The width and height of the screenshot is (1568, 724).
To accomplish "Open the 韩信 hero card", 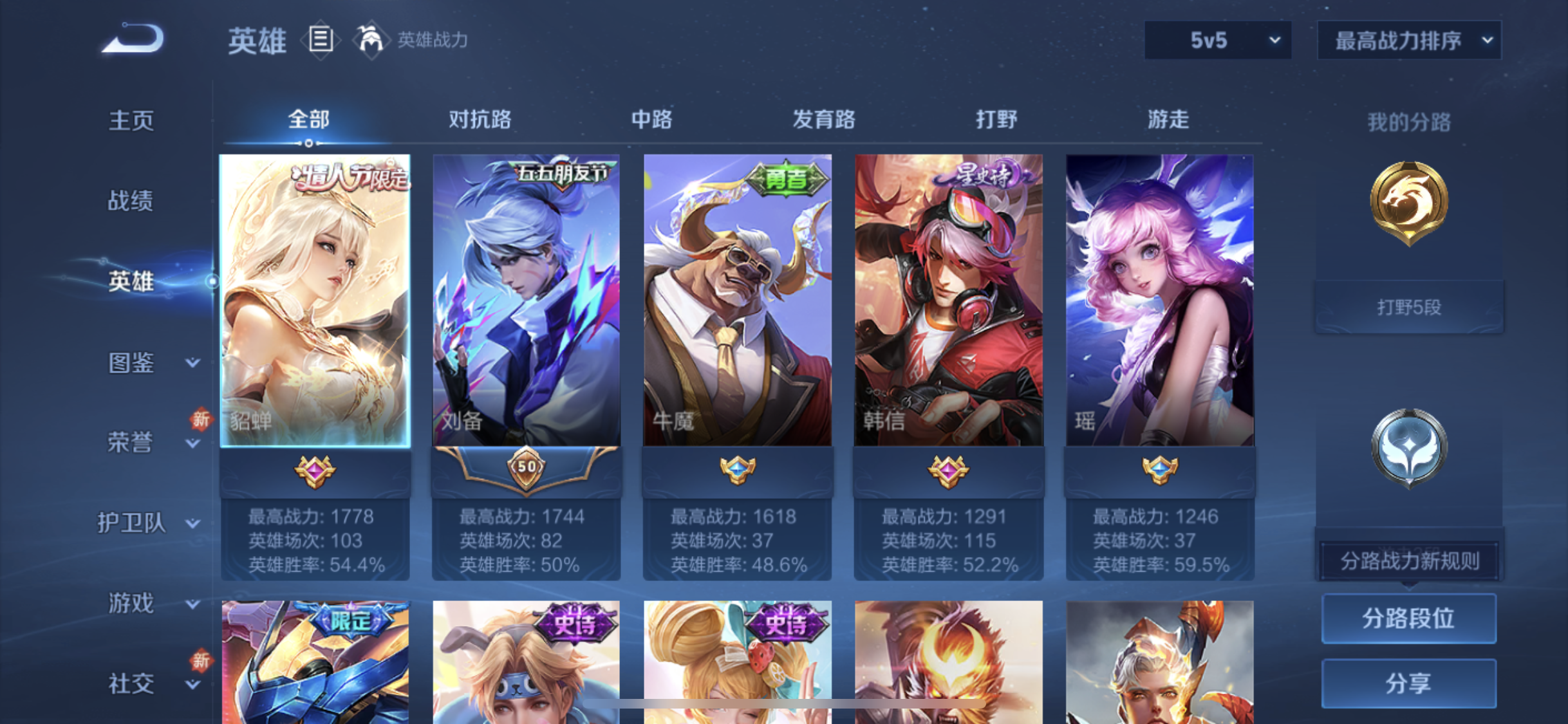I will [948, 300].
